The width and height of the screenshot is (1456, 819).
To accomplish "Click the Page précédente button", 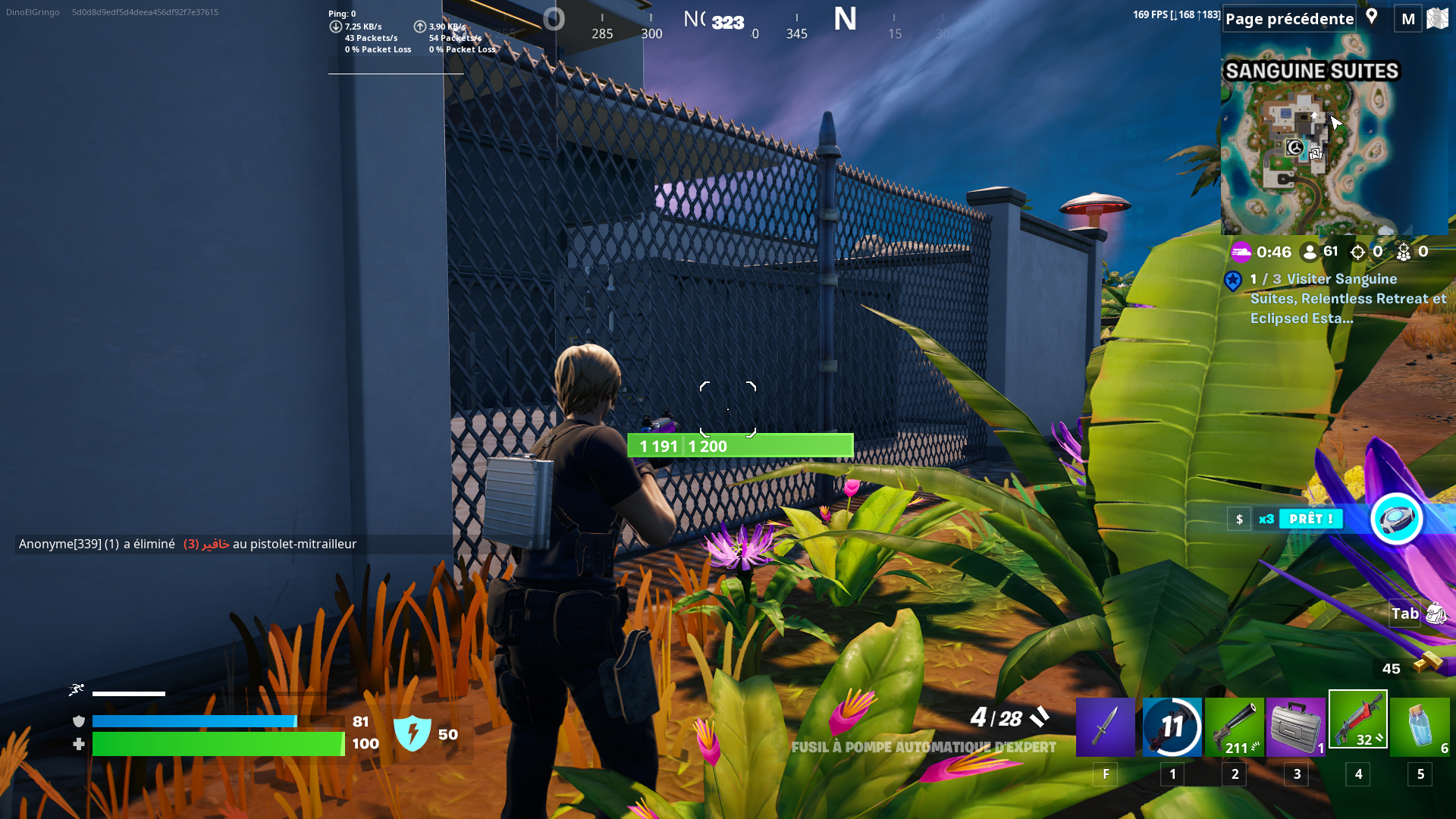I will pyautogui.click(x=1288, y=17).
